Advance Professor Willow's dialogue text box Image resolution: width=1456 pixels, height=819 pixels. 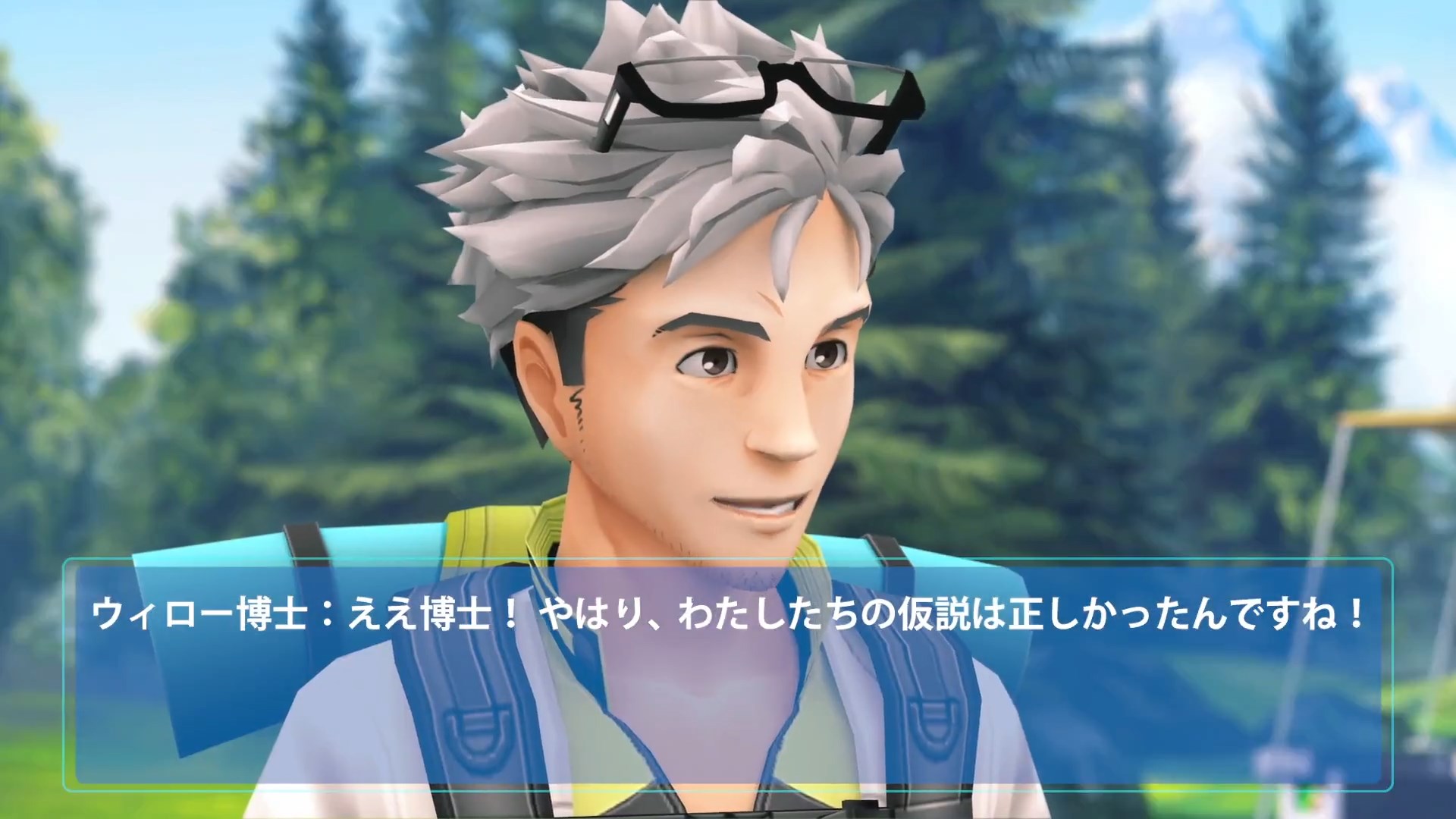[728, 675]
